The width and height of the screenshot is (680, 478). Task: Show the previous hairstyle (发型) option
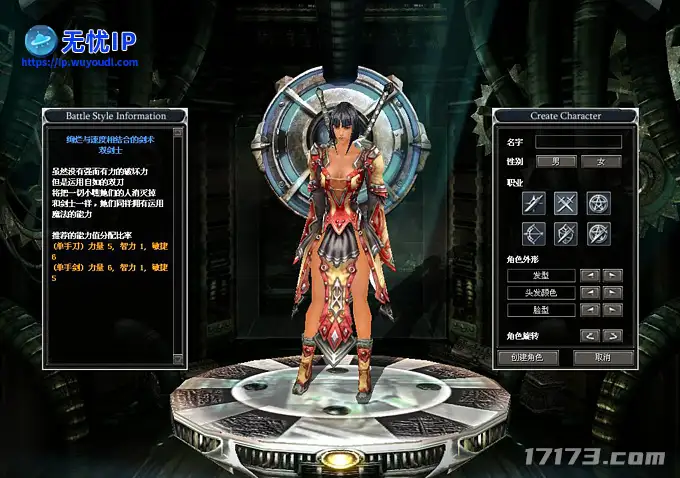[x=590, y=275]
